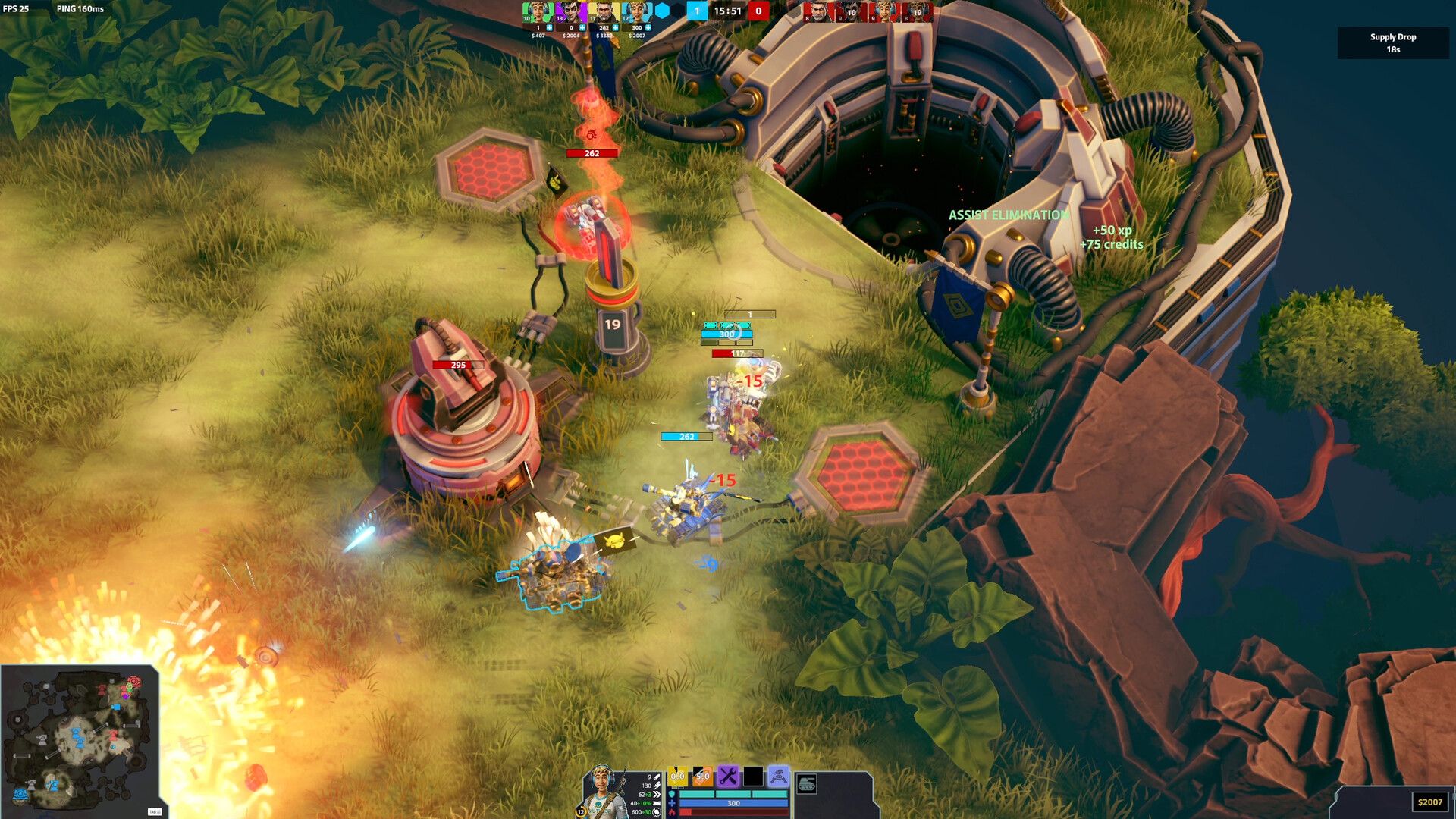Select the blue teammate portrait, level 12
This screenshot has width=1456, height=819.
coord(636,12)
